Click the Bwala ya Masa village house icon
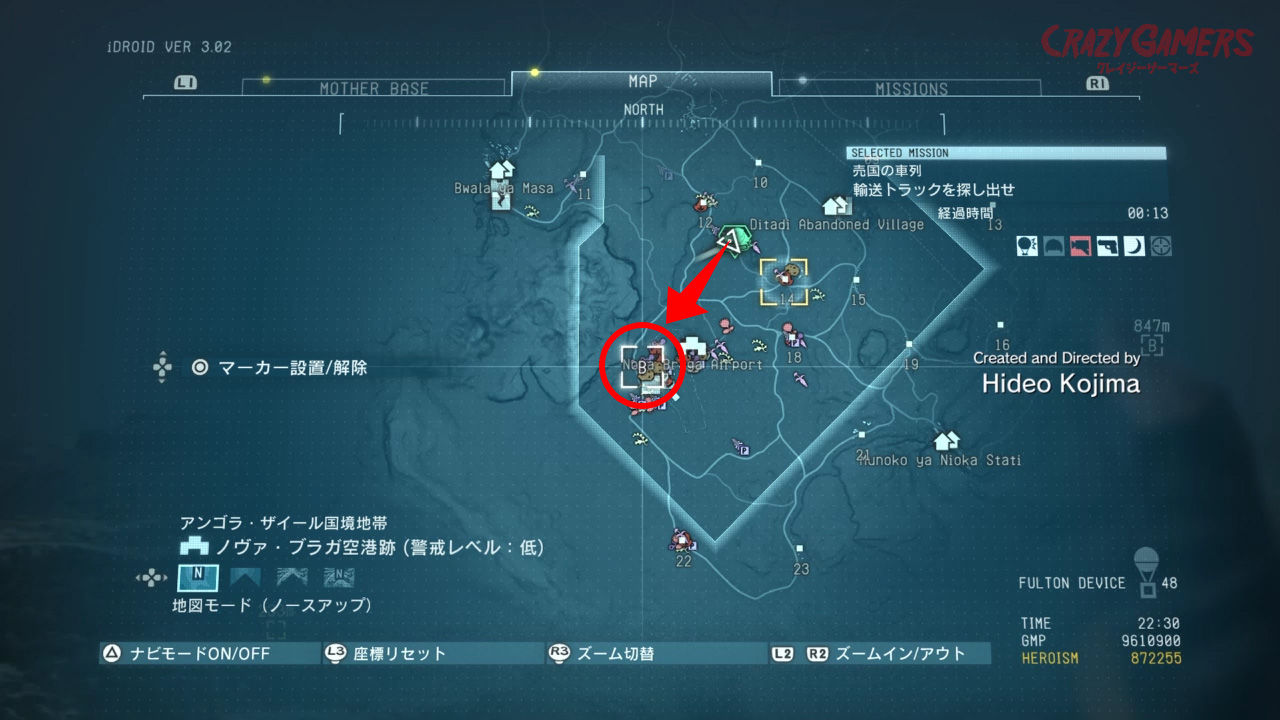The width and height of the screenshot is (1280, 720). coord(500,172)
